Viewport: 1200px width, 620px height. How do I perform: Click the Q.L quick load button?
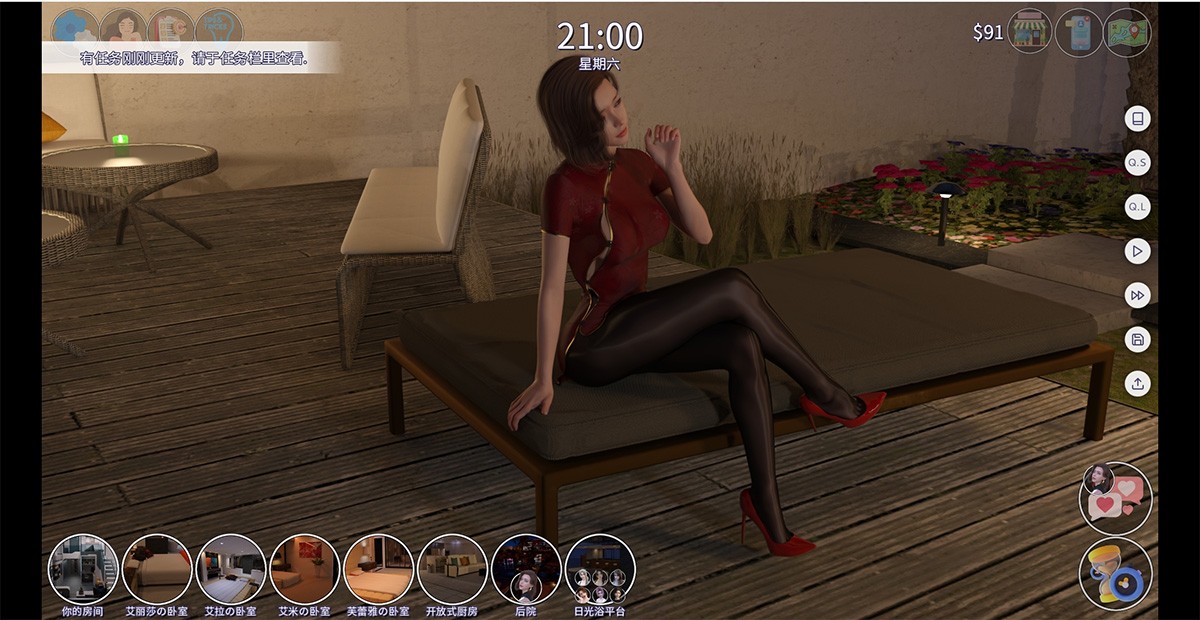(x=1137, y=207)
